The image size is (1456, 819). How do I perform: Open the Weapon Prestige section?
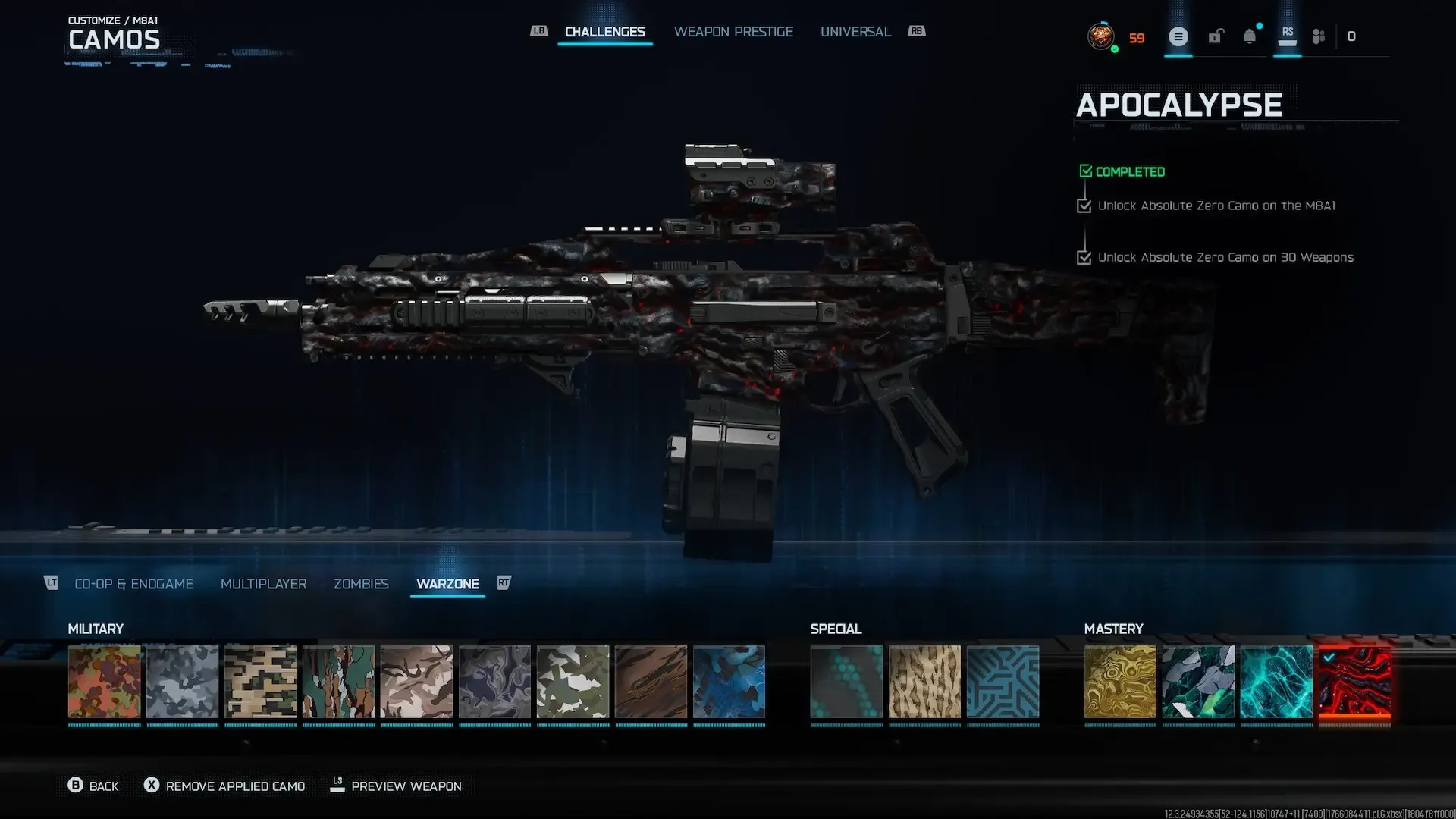(733, 31)
